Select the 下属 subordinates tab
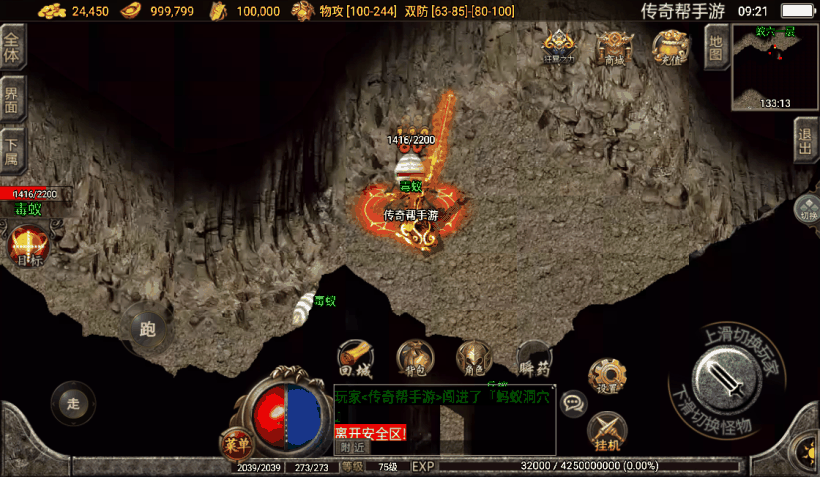This screenshot has height=477, width=820. click(x=12, y=152)
